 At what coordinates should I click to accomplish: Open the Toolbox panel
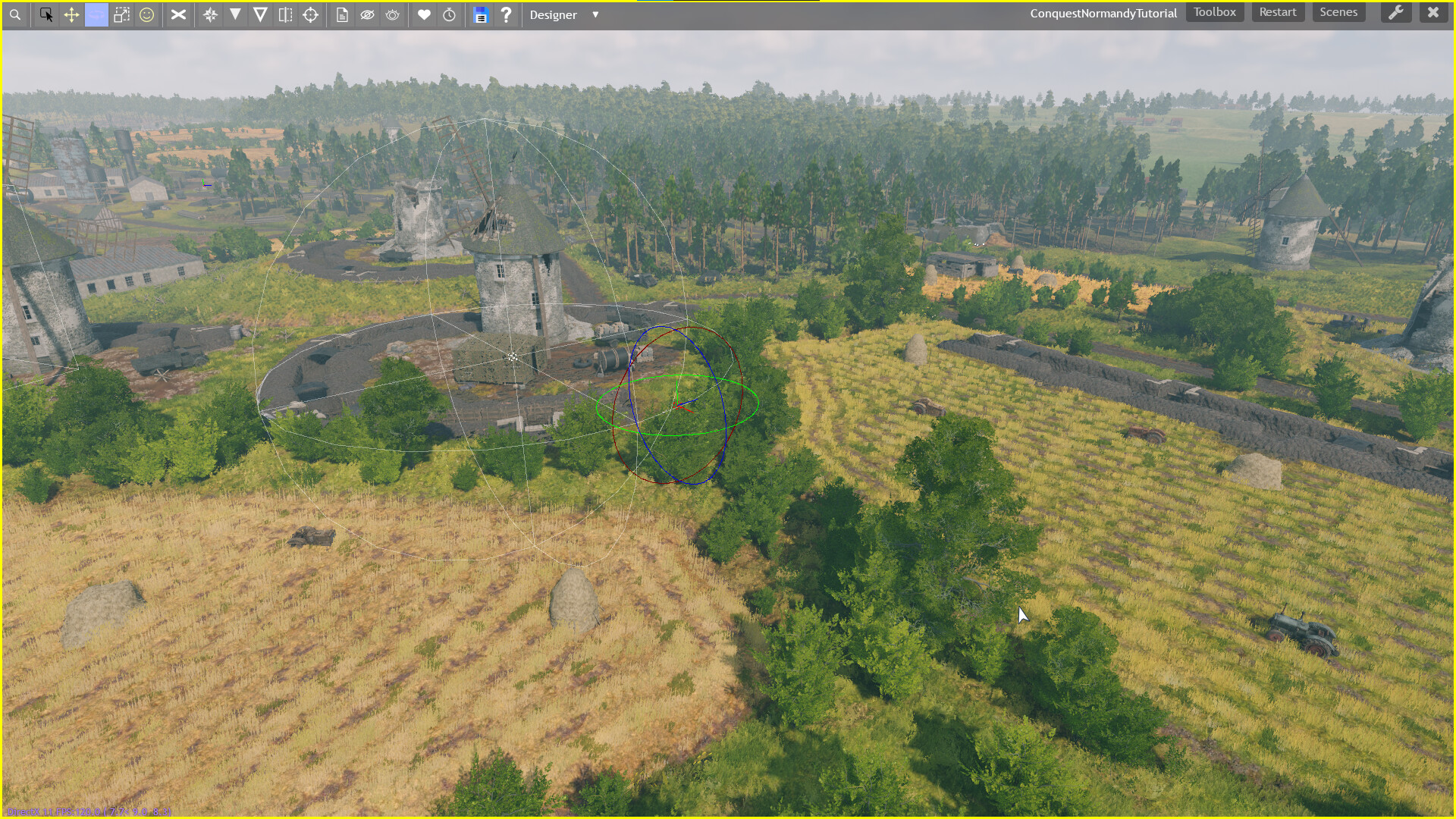coord(1214,12)
